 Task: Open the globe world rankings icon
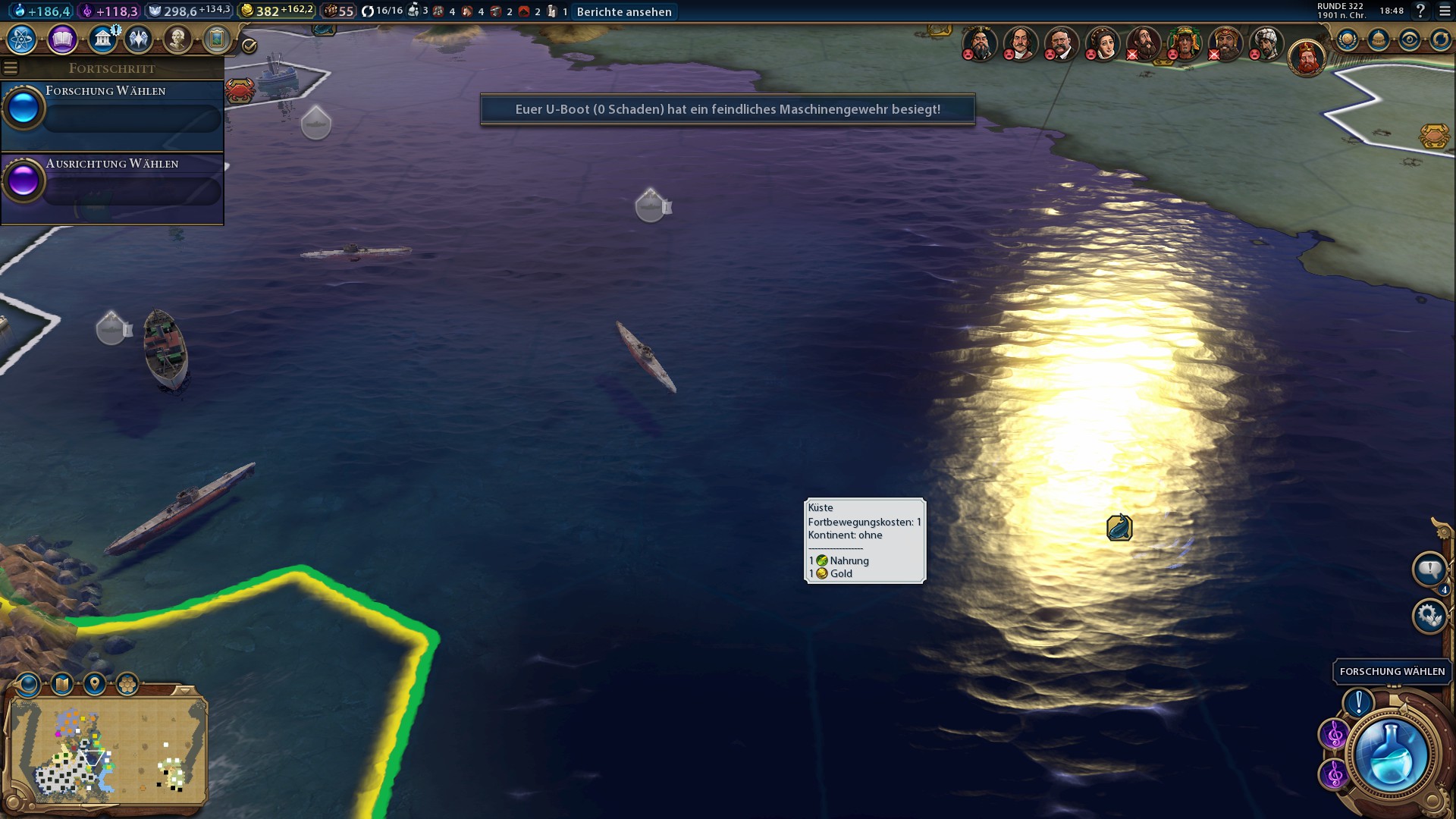(1348, 39)
